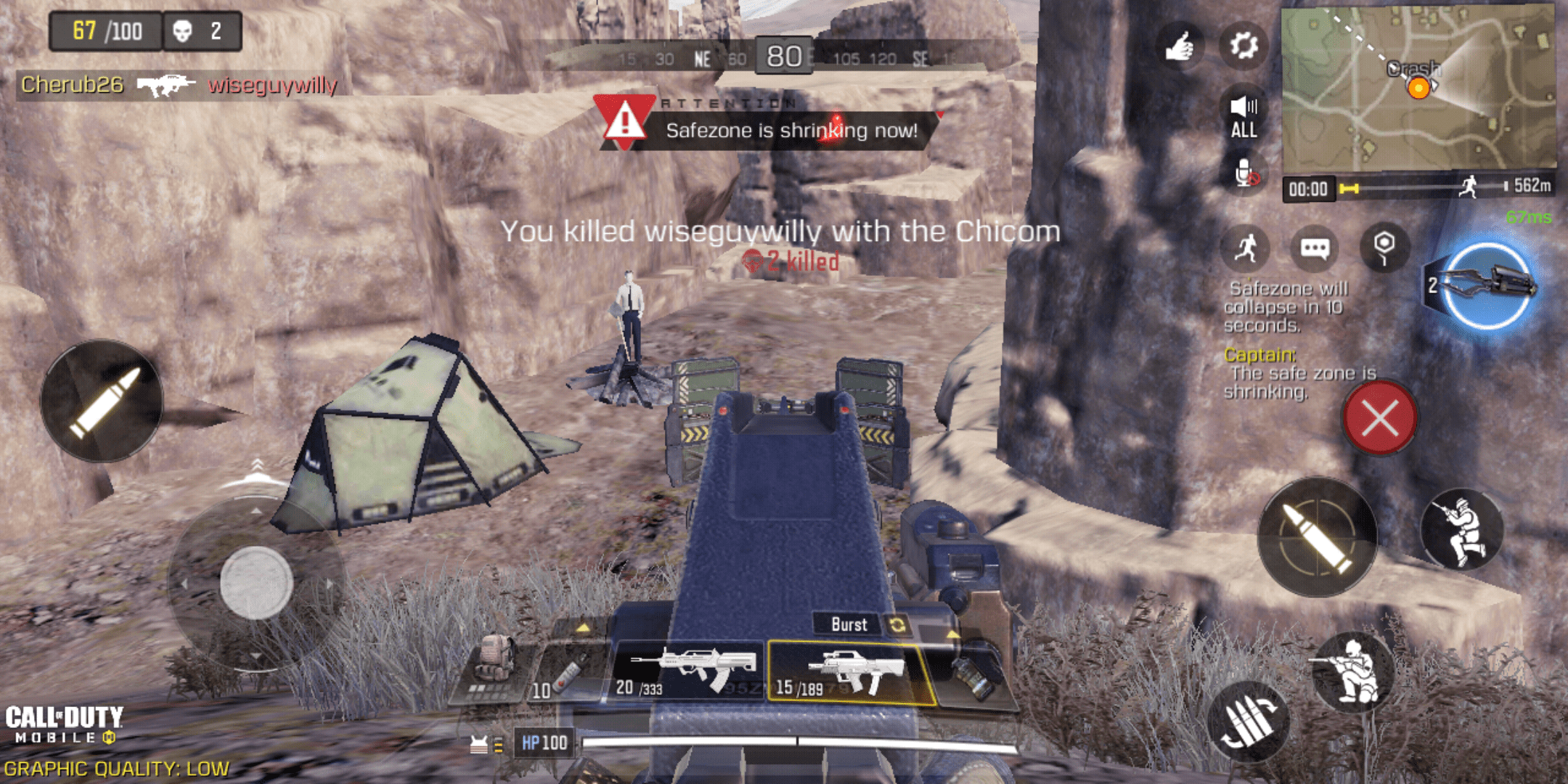Activate the auto-run sprint icon
The image size is (1568, 784).
1246,248
